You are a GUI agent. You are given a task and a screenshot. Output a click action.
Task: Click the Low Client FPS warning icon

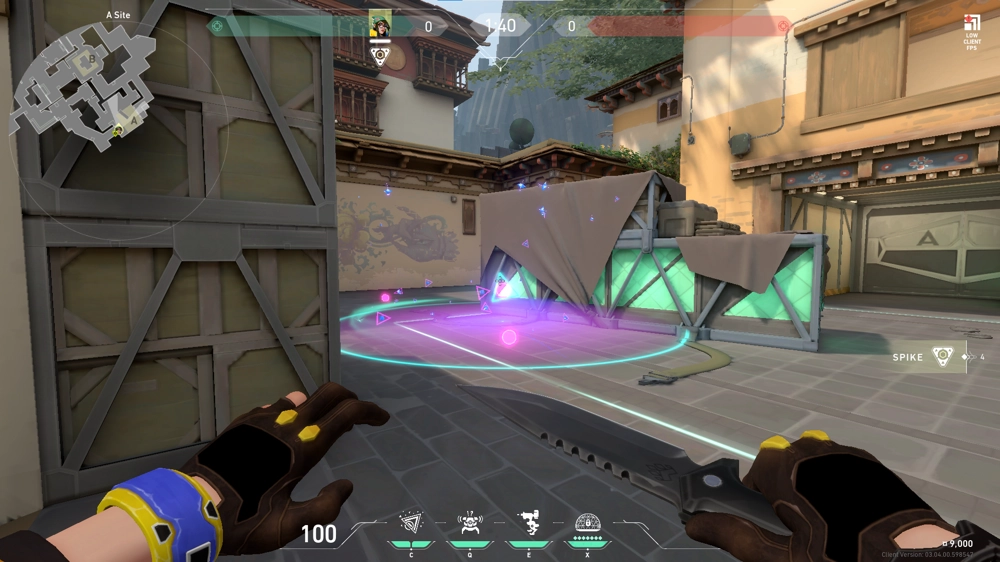tap(971, 24)
